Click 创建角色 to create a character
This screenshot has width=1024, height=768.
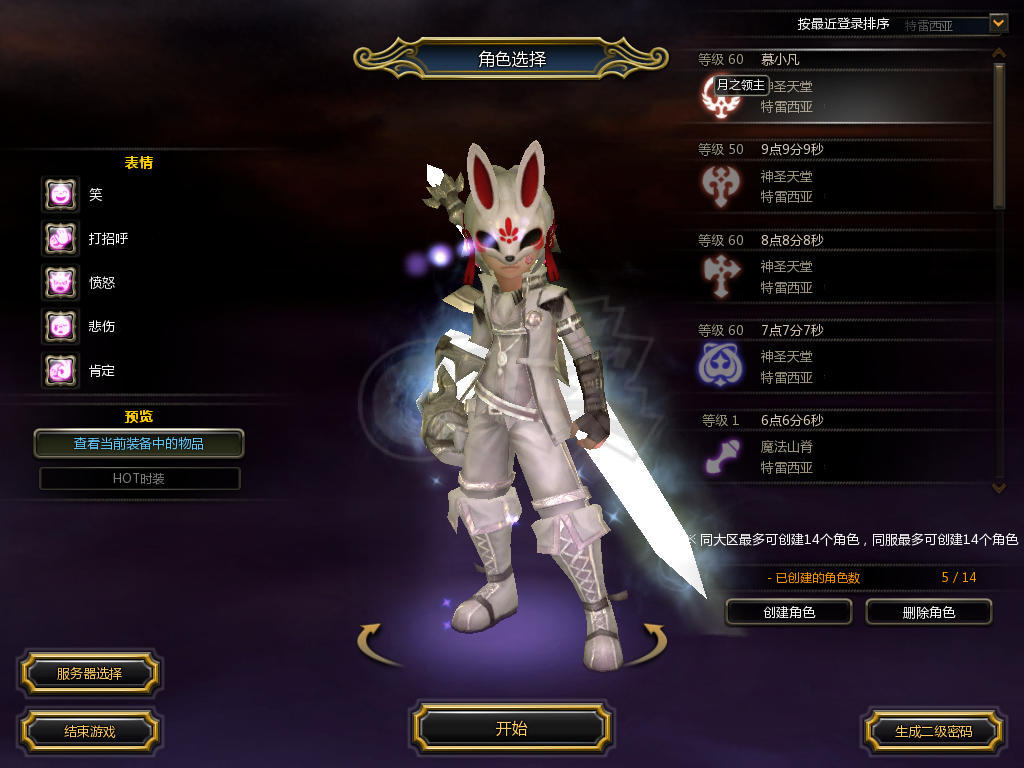788,612
